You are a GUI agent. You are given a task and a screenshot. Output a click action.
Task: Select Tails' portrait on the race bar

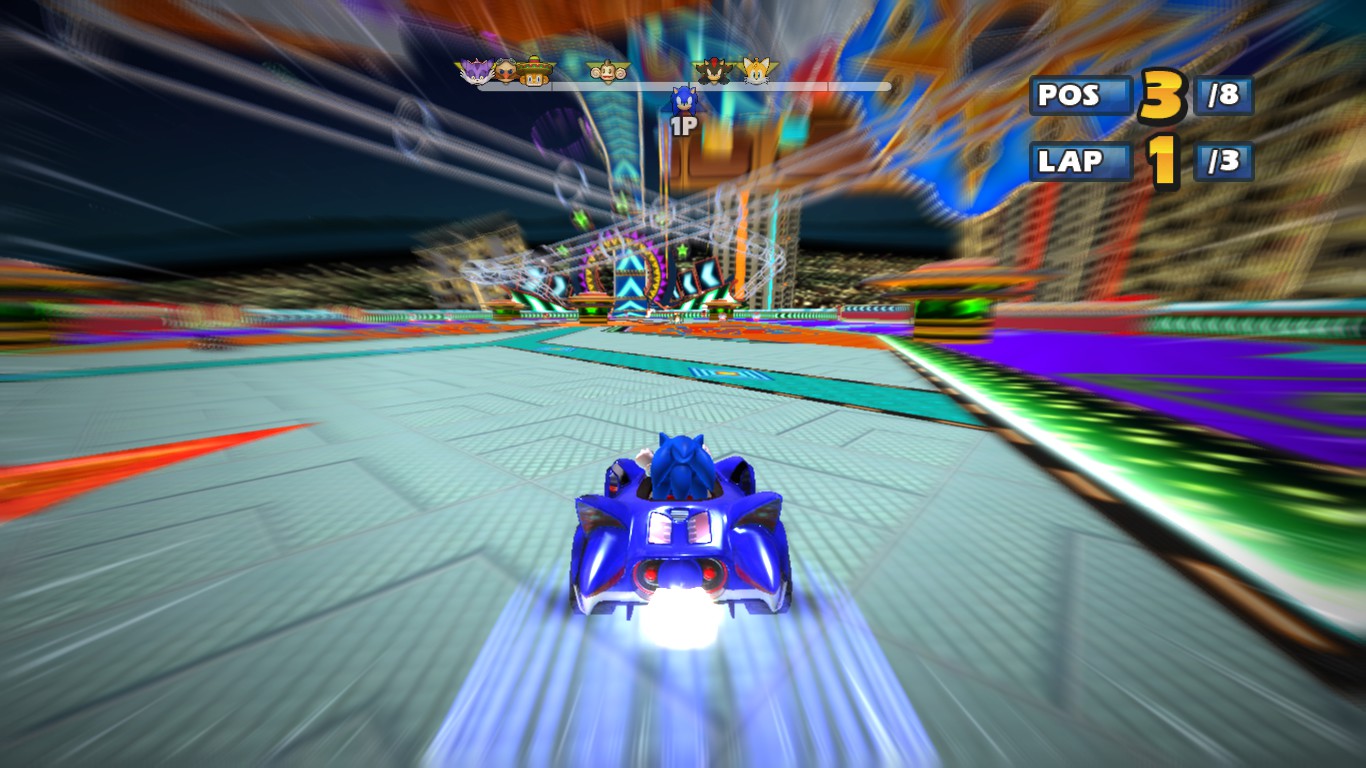pos(756,70)
